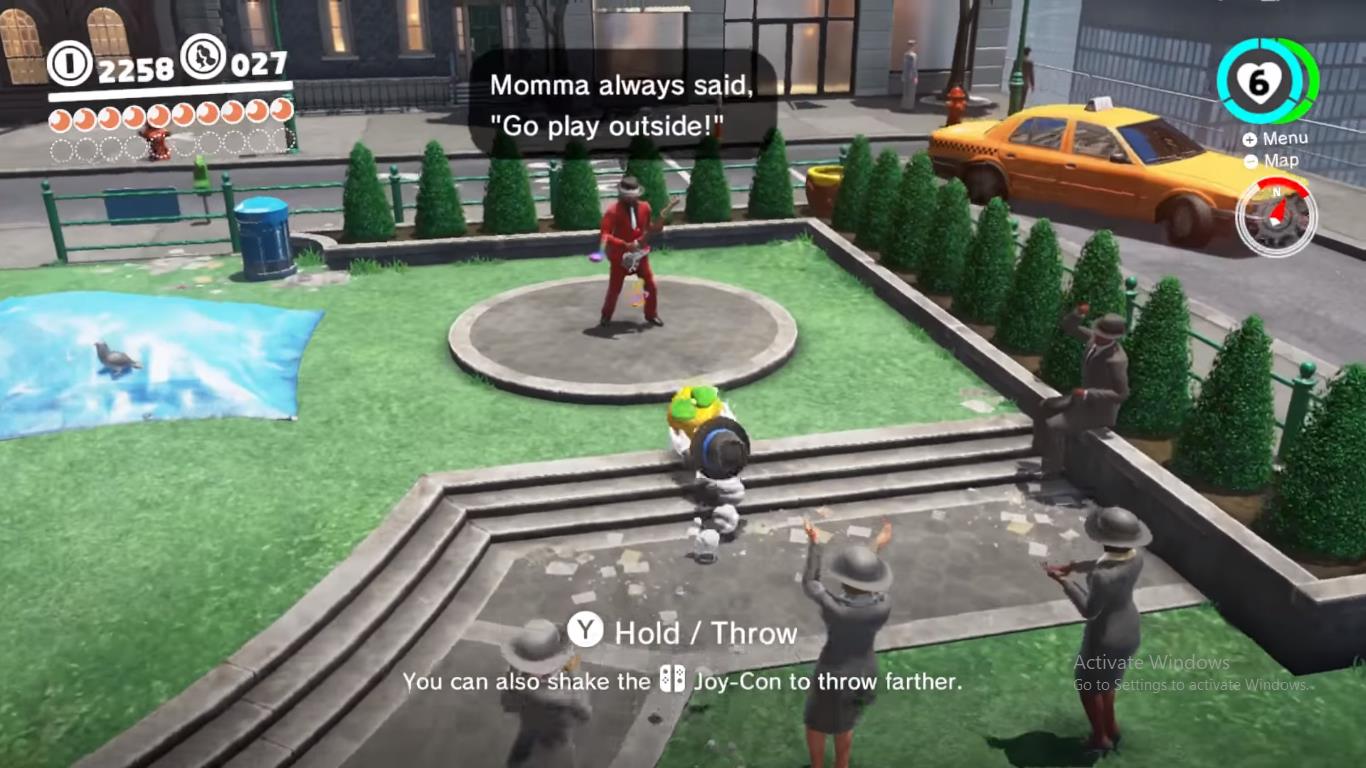The height and width of the screenshot is (768, 1366).
Task: Click the gold coin counter icon
Action: (68, 62)
